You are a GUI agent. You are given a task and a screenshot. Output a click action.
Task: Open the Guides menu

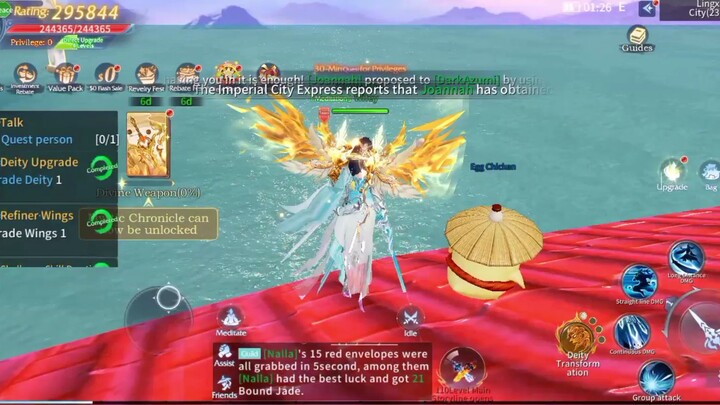636,37
